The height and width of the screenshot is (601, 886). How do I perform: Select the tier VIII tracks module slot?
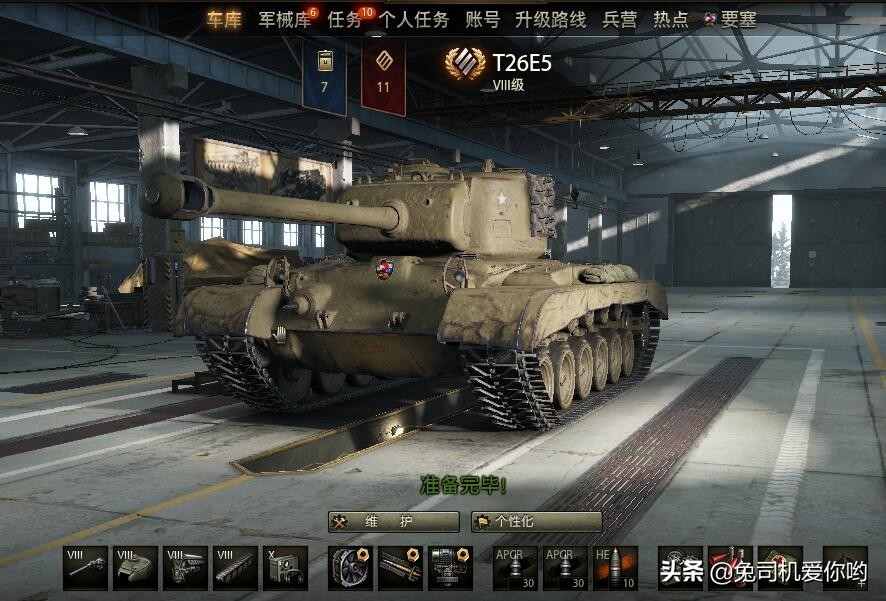[x=235, y=568]
